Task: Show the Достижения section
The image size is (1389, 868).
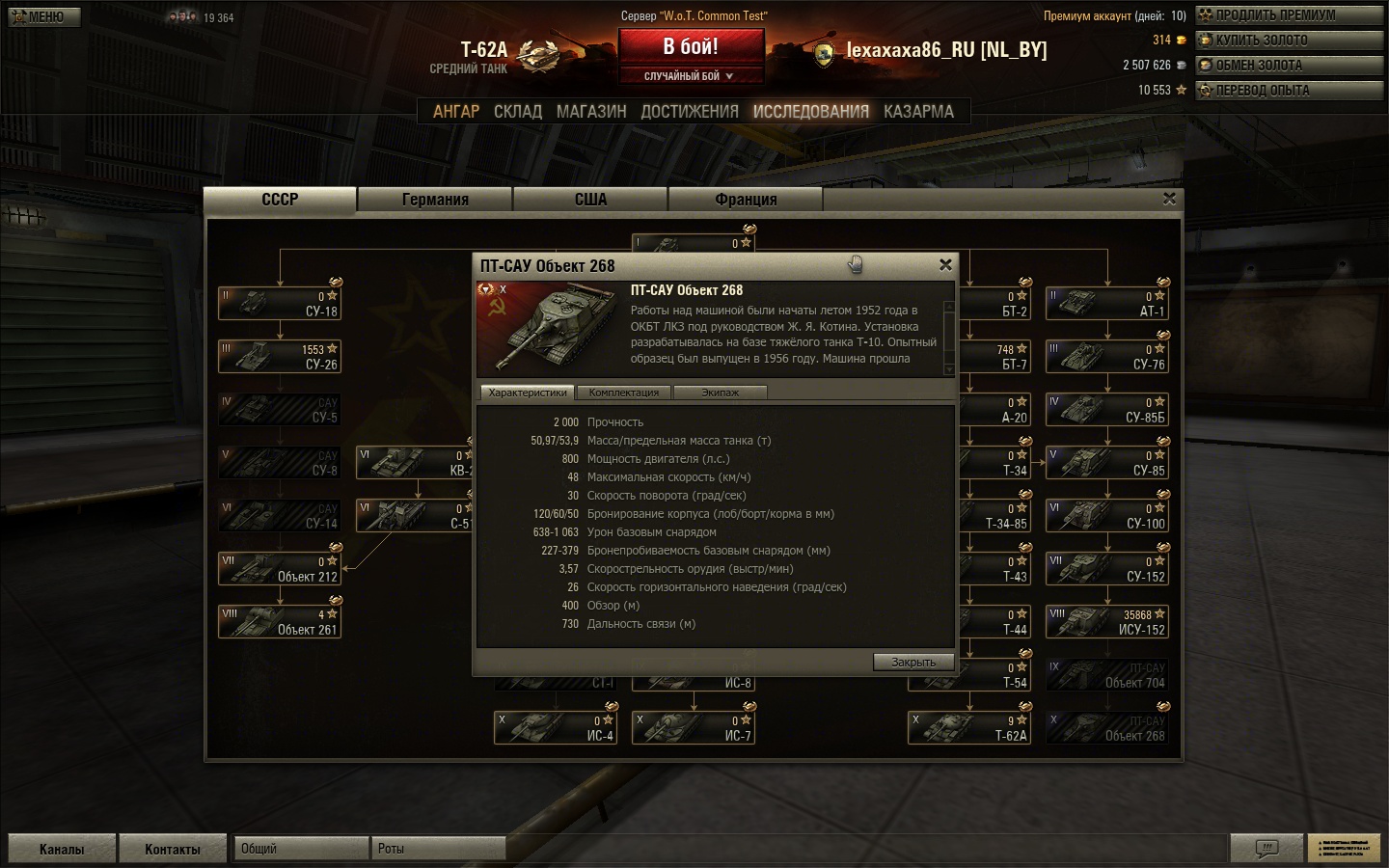Action: coord(690,112)
